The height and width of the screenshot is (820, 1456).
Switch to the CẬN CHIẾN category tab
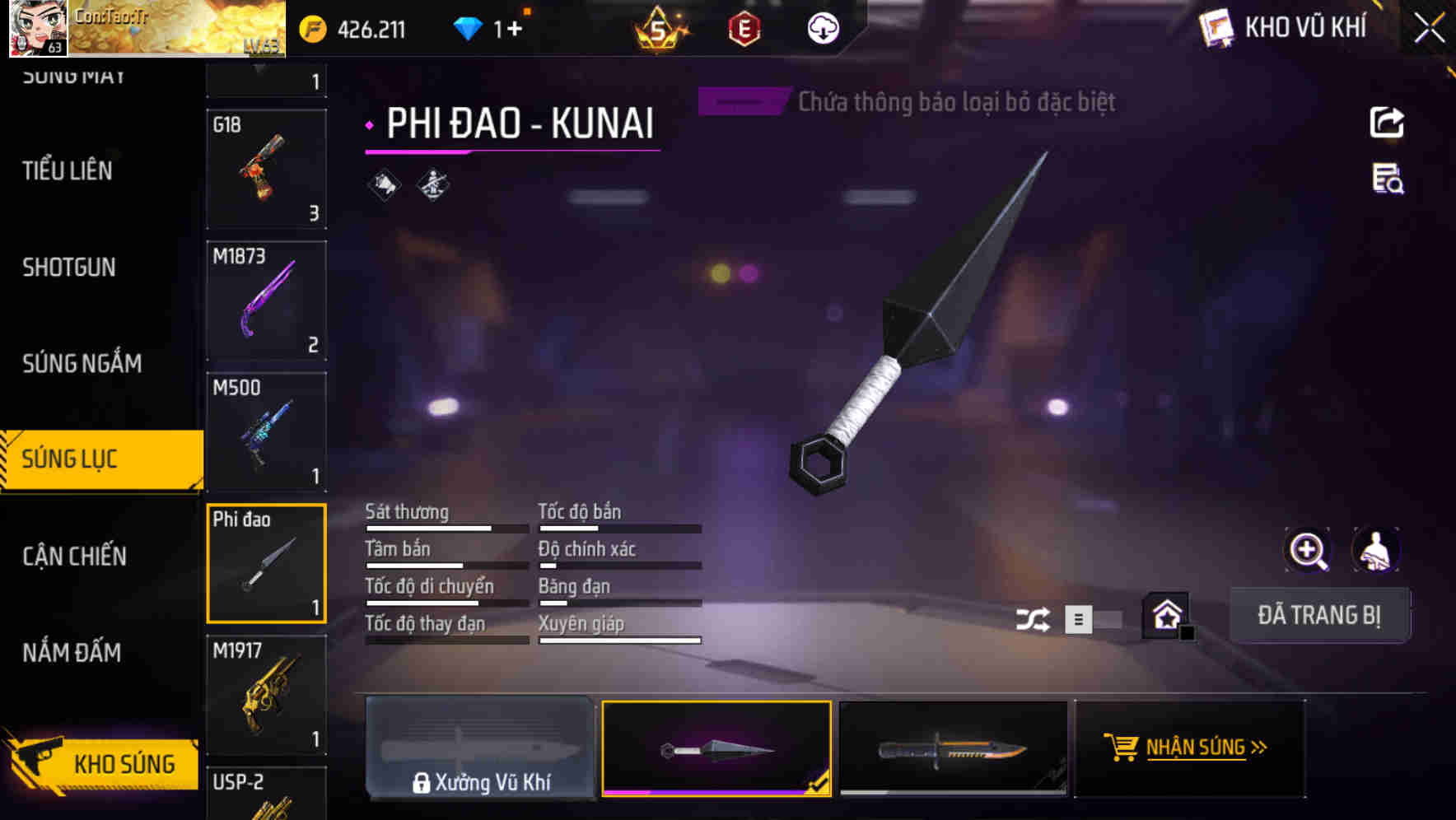coord(74,557)
